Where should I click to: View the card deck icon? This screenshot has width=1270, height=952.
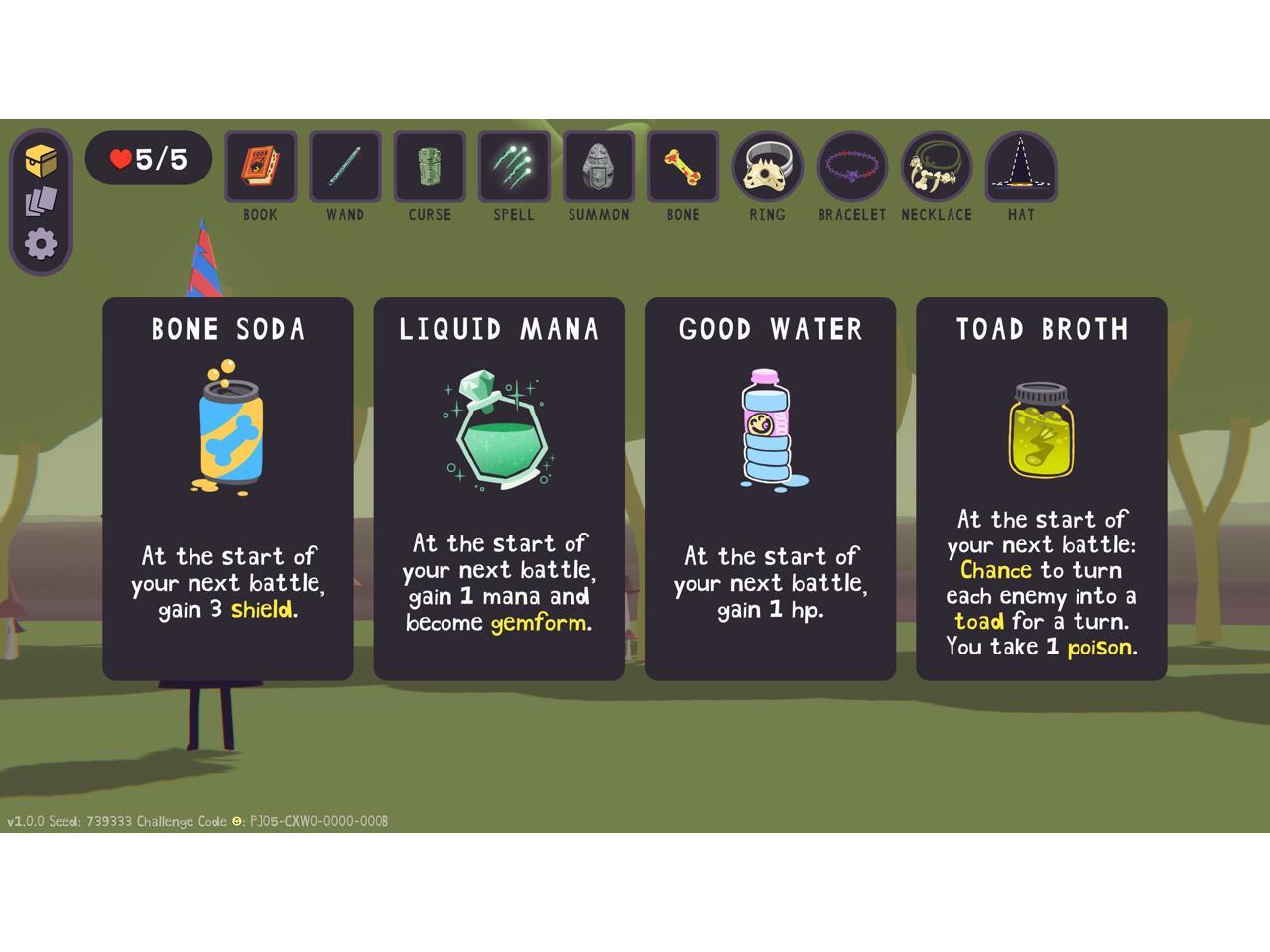point(41,202)
